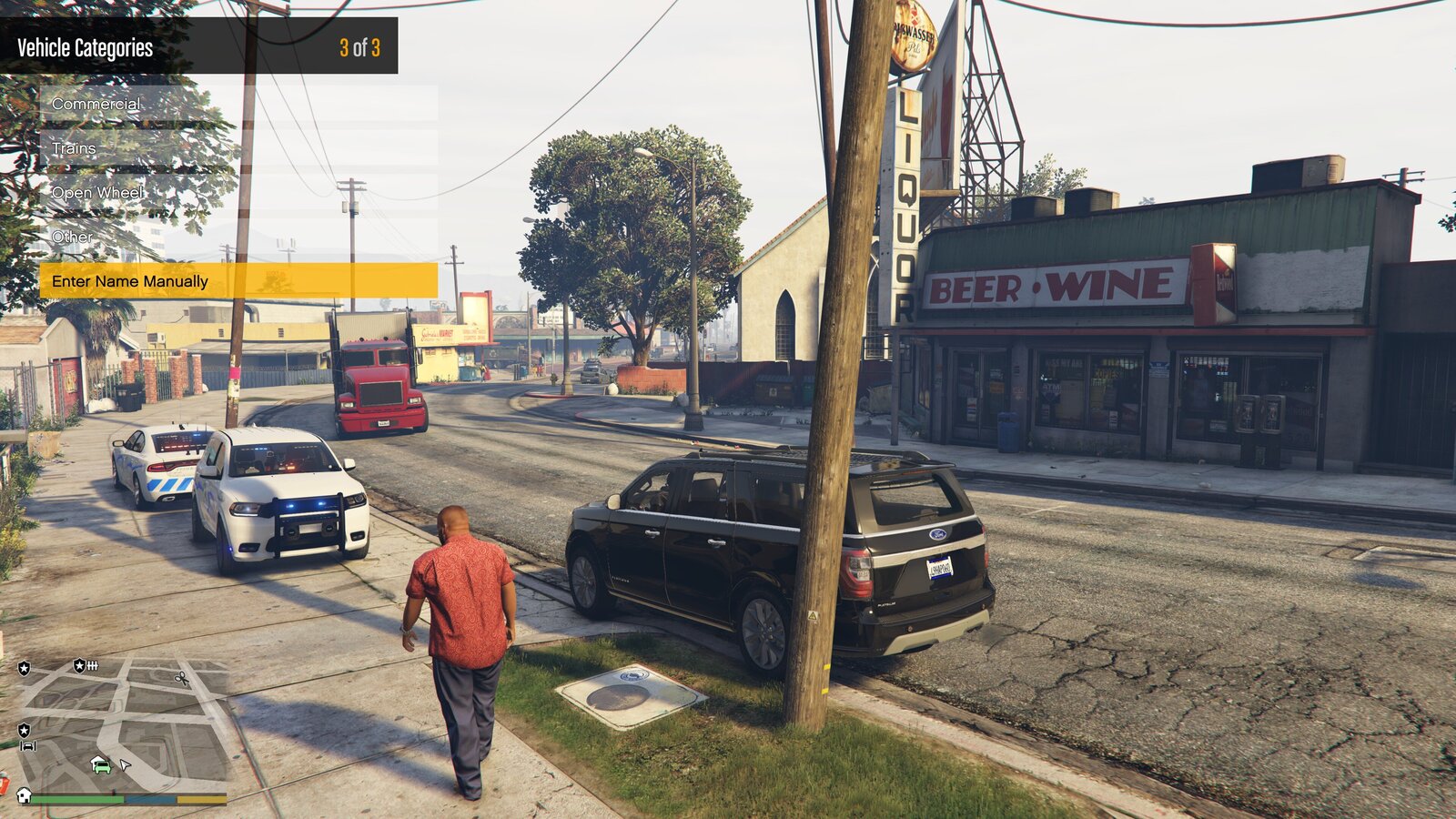The image size is (1456, 819).
Task: Select the green car marker on minimap
Action: tap(101, 764)
